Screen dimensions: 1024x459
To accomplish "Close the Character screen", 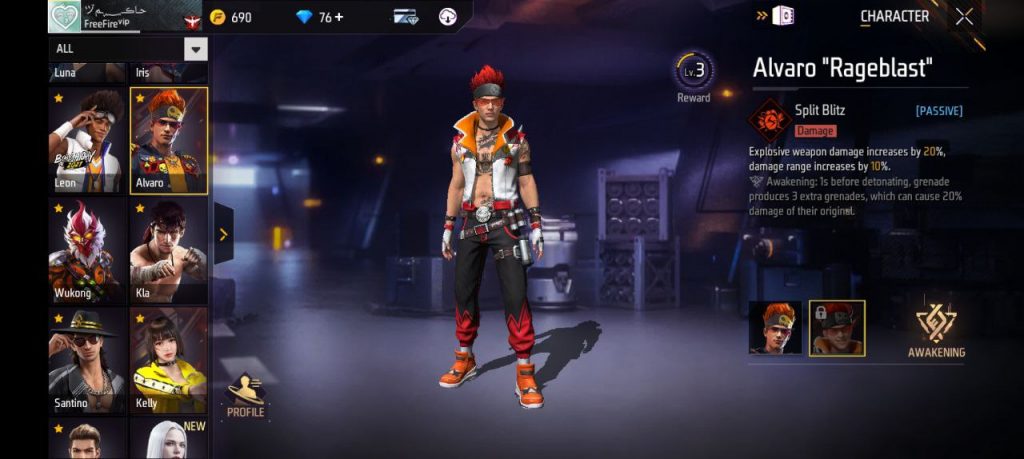I will (x=964, y=16).
